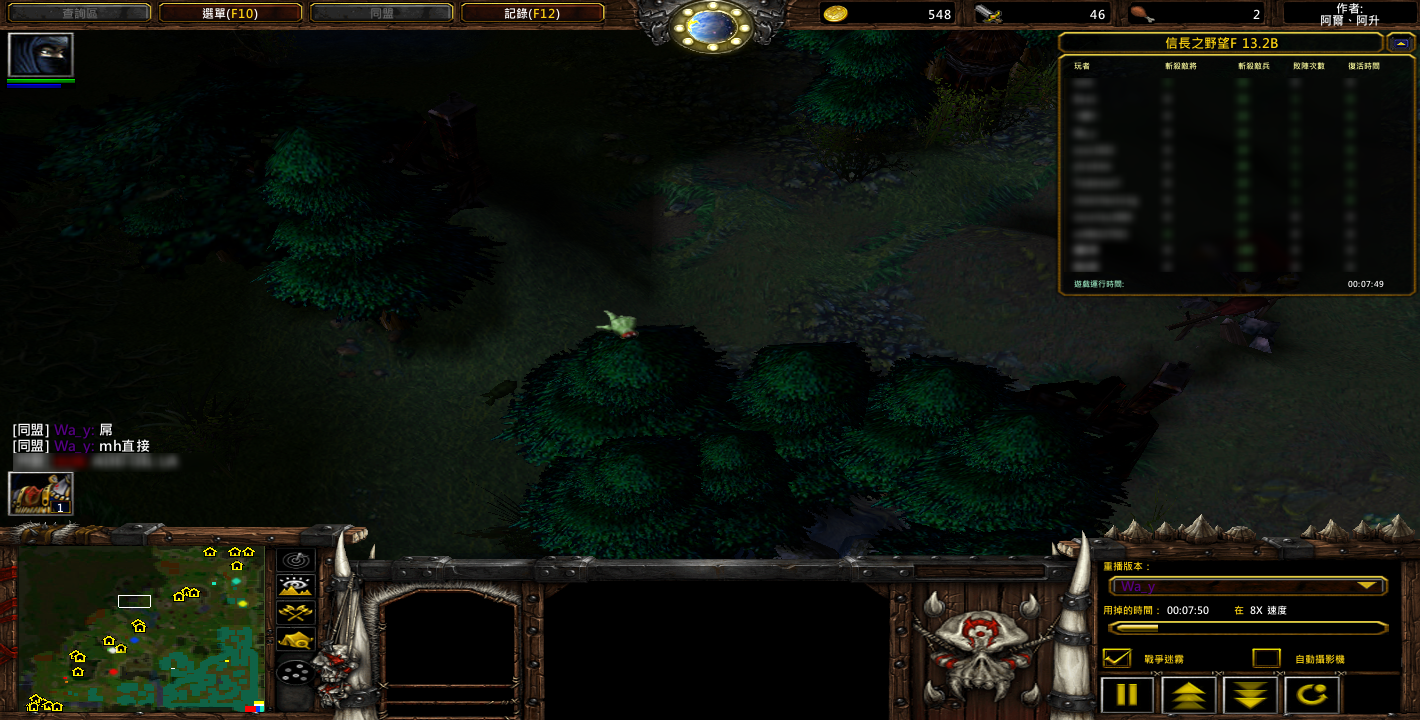Seek along the replay progress bar
The image size is (1420, 720).
[1247, 628]
